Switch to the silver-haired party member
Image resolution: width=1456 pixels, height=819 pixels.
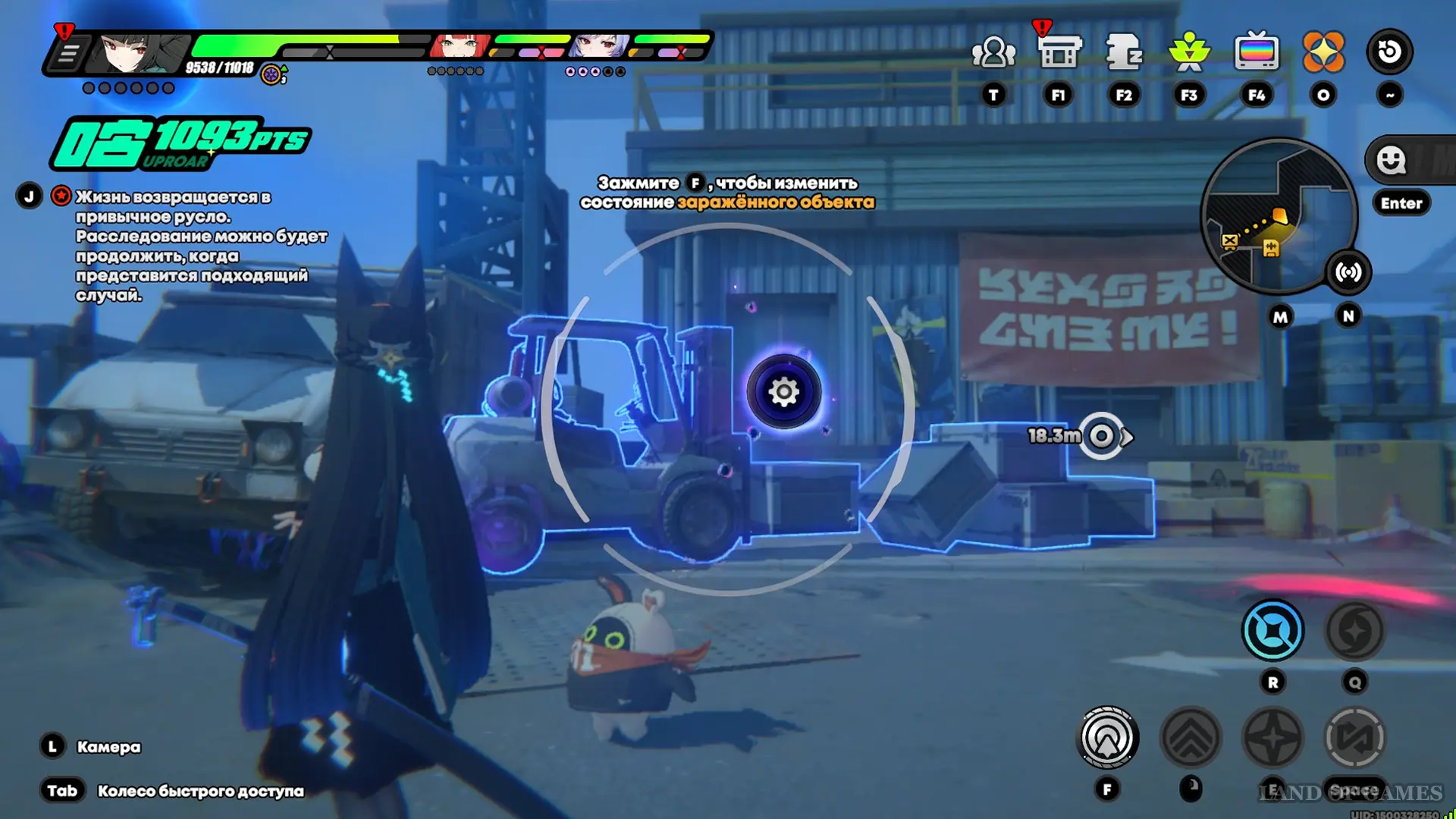click(x=599, y=46)
